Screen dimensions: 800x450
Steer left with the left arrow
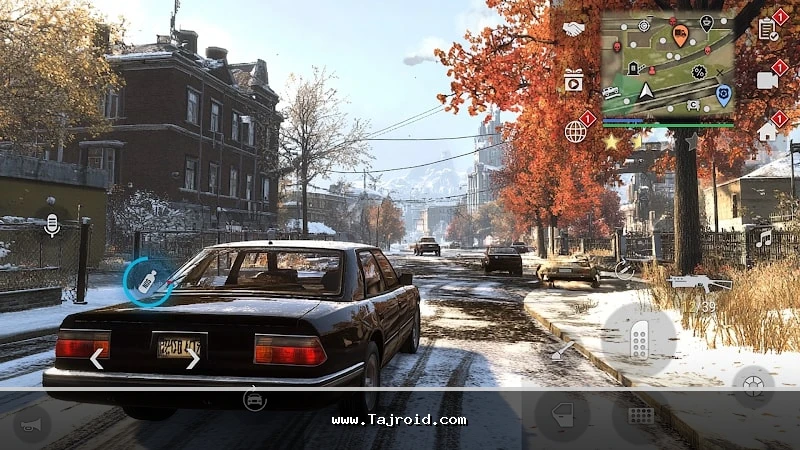coord(97,358)
